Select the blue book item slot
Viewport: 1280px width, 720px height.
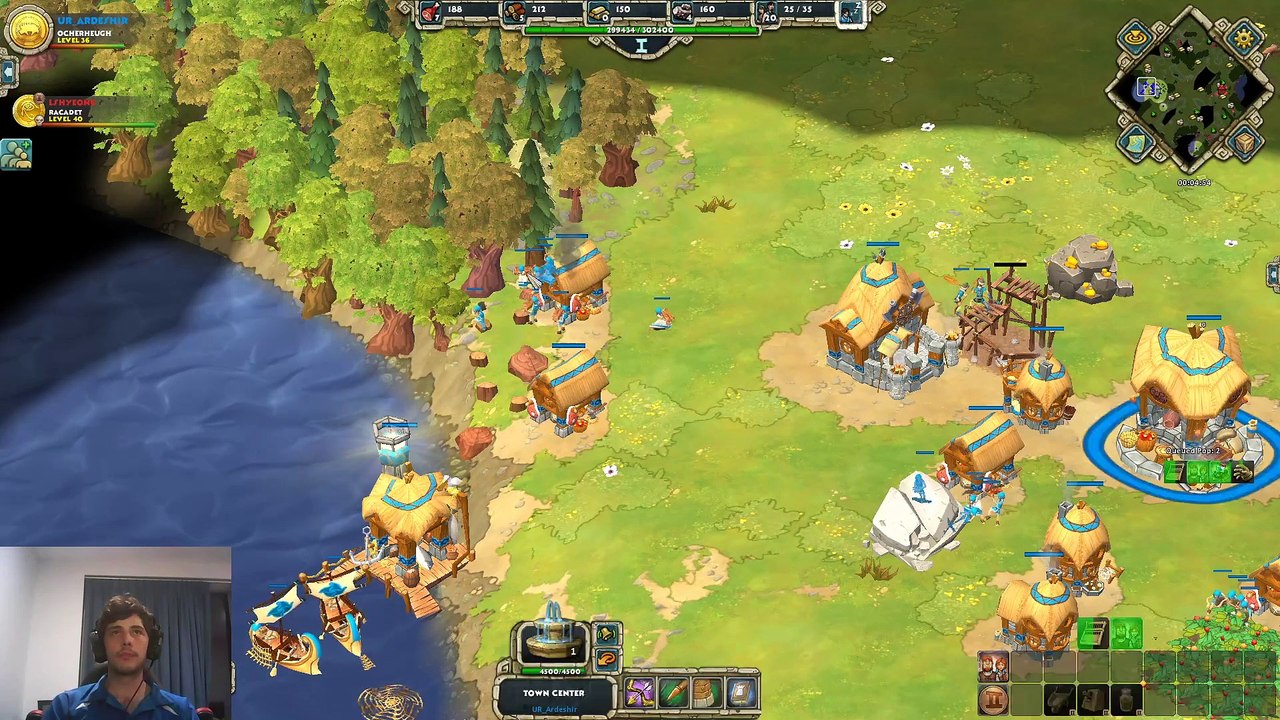[741, 692]
